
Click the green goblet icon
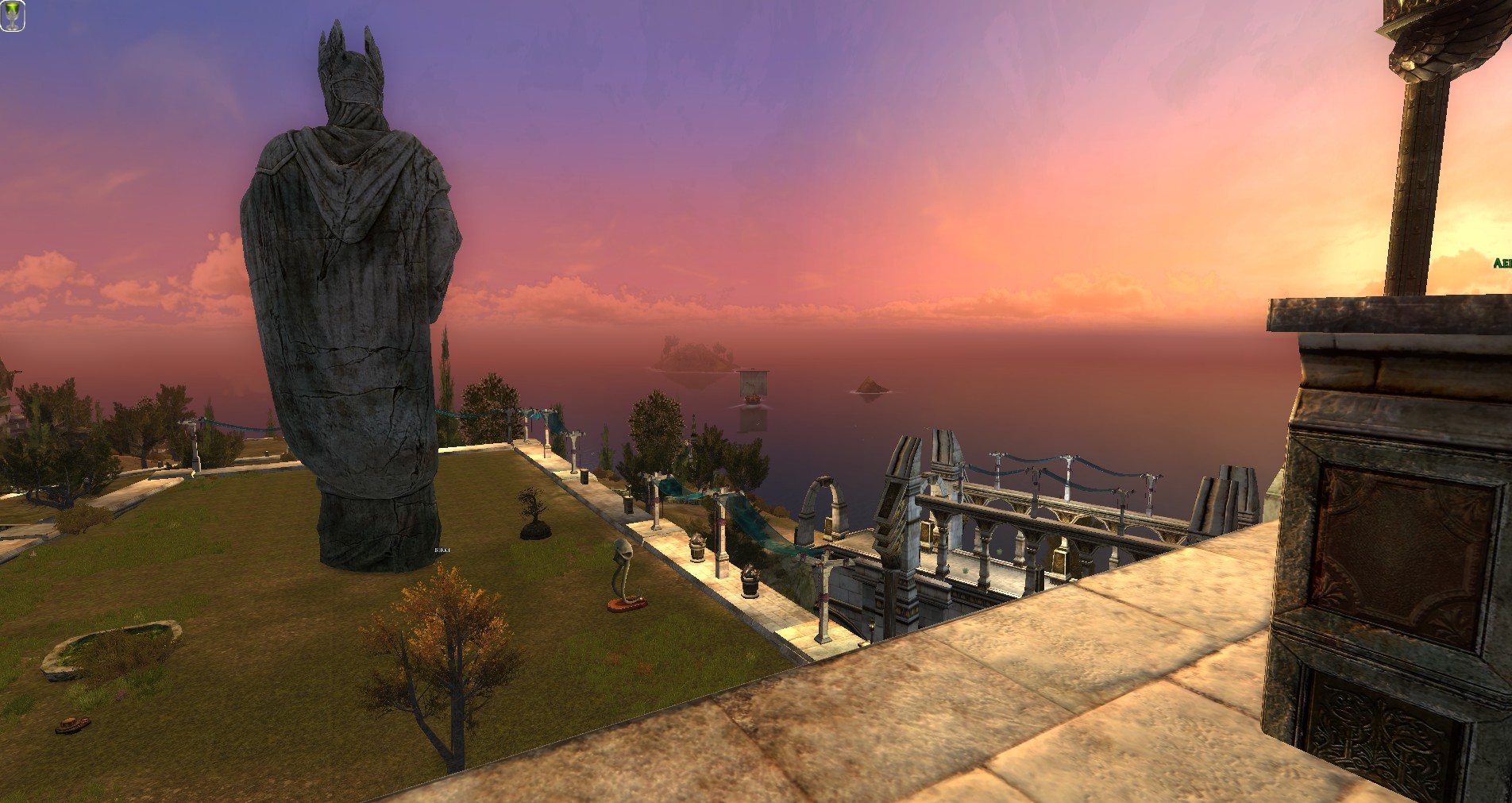(x=12, y=16)
